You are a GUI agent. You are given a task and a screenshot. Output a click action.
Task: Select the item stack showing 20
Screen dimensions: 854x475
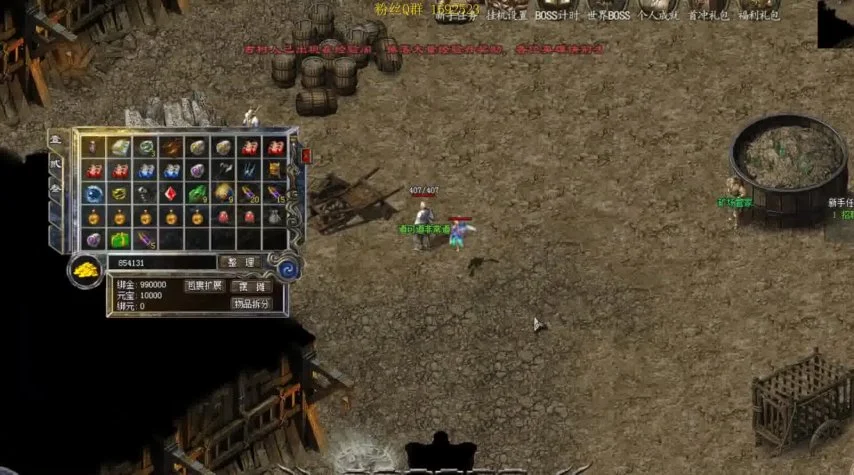(249, 193)
